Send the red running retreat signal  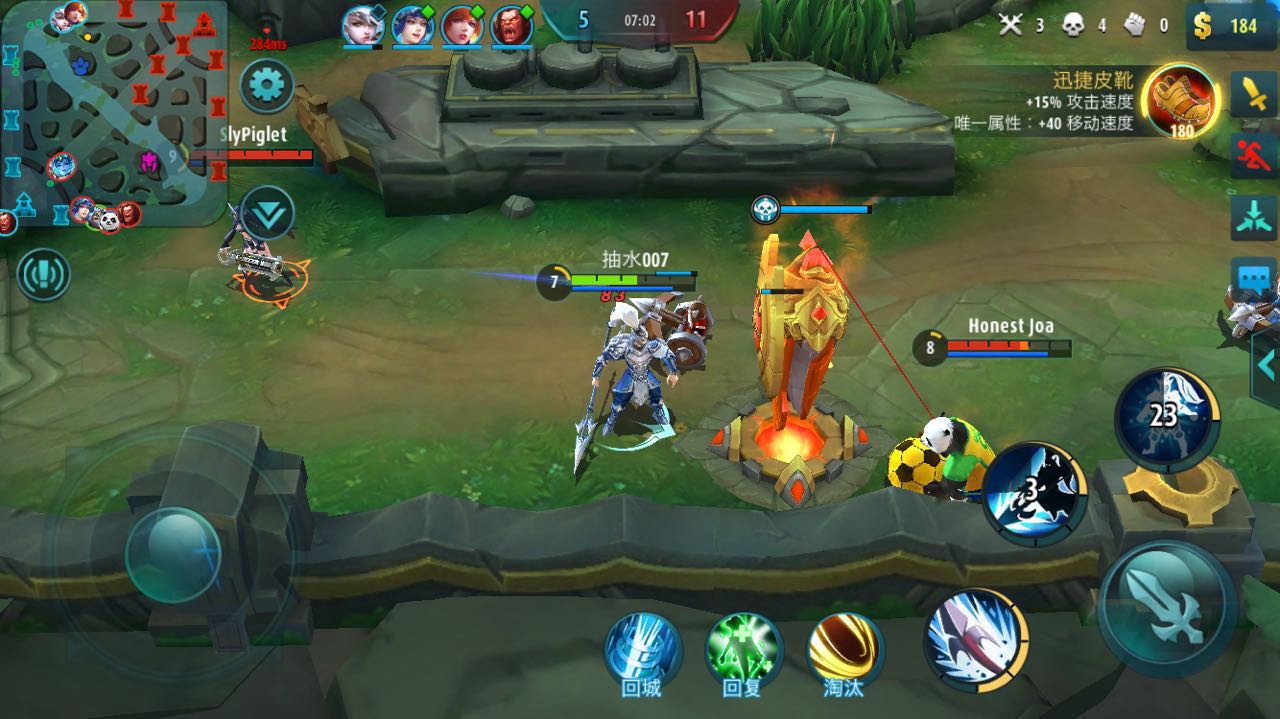coord(1253,156)
